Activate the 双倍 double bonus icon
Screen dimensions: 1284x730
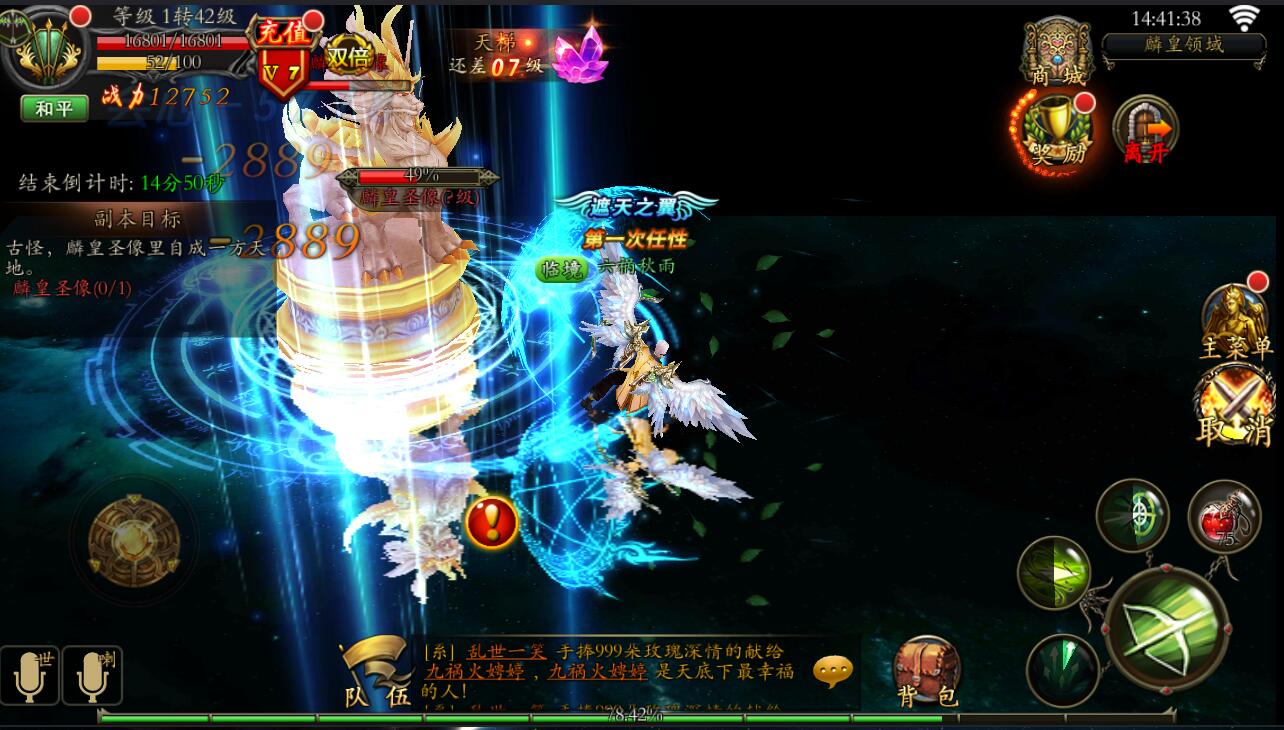349,57
